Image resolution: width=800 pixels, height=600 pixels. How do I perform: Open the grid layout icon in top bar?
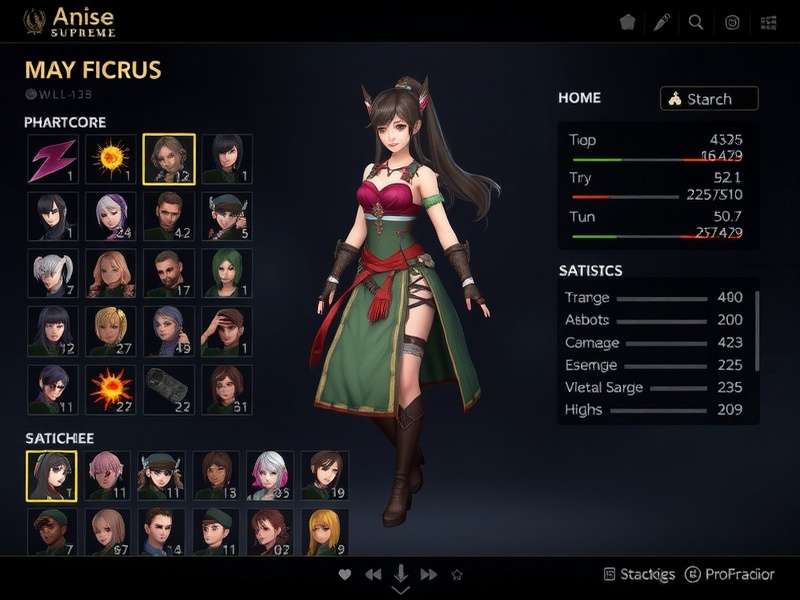click(x=768, y=22)
